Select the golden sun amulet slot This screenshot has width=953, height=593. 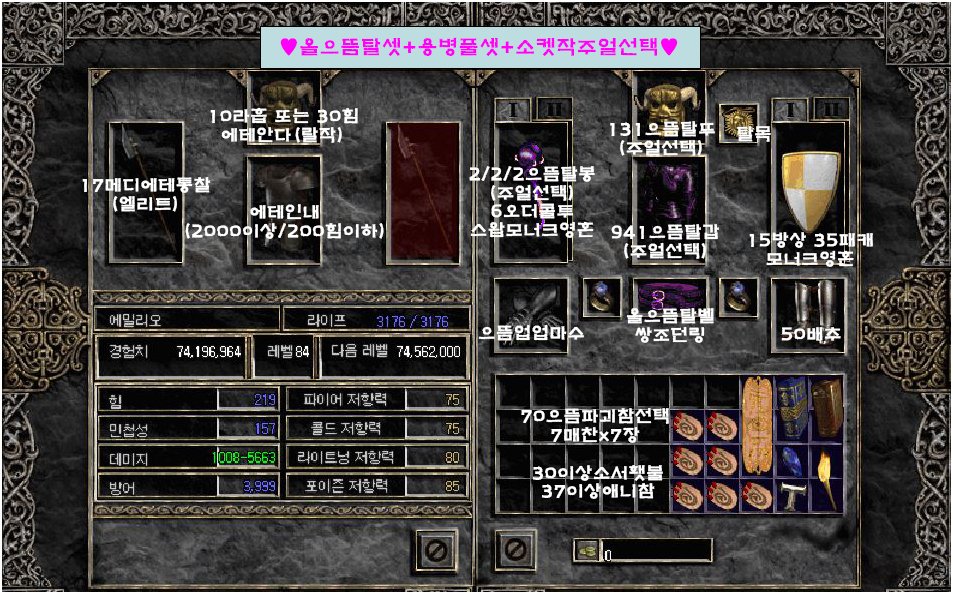coord(738,121)
